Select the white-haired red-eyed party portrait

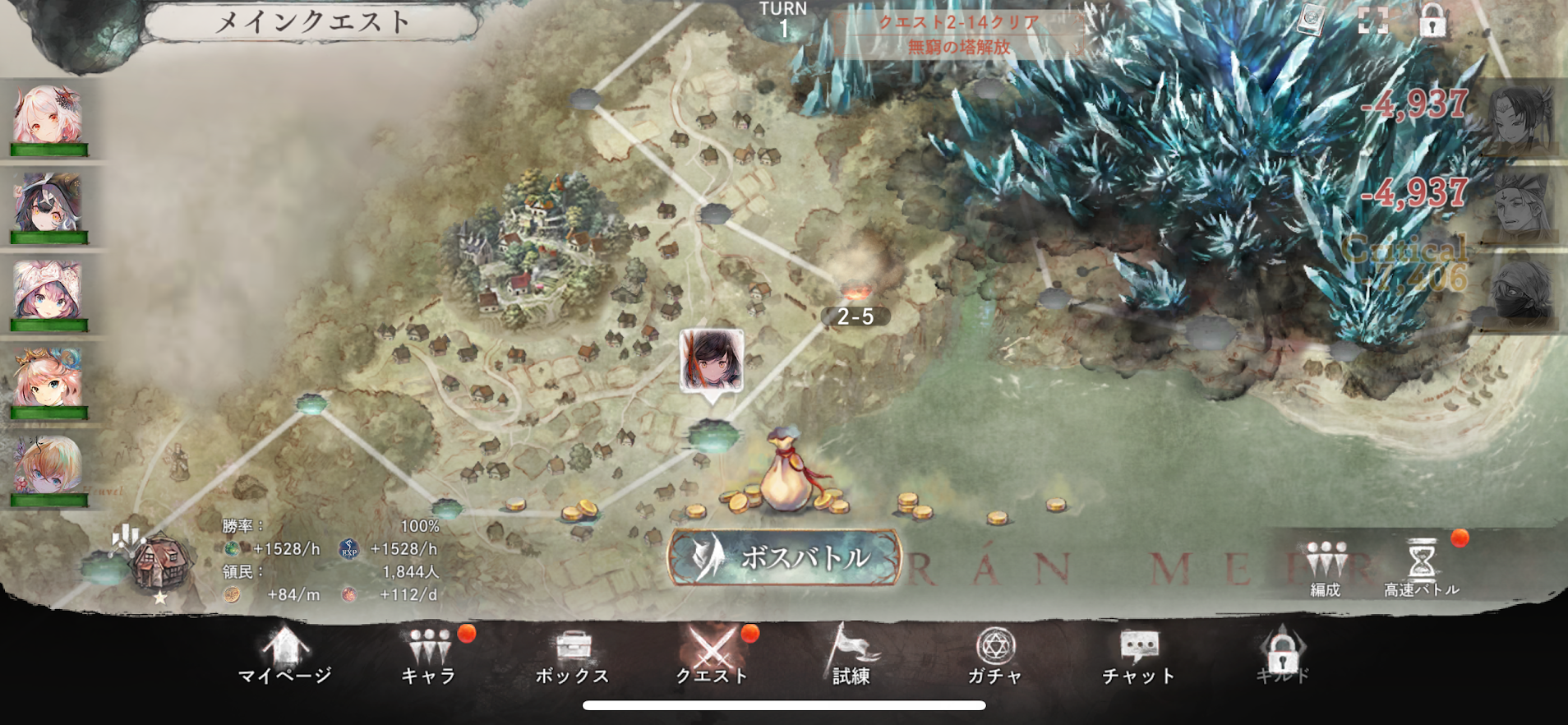click(48, 117)
